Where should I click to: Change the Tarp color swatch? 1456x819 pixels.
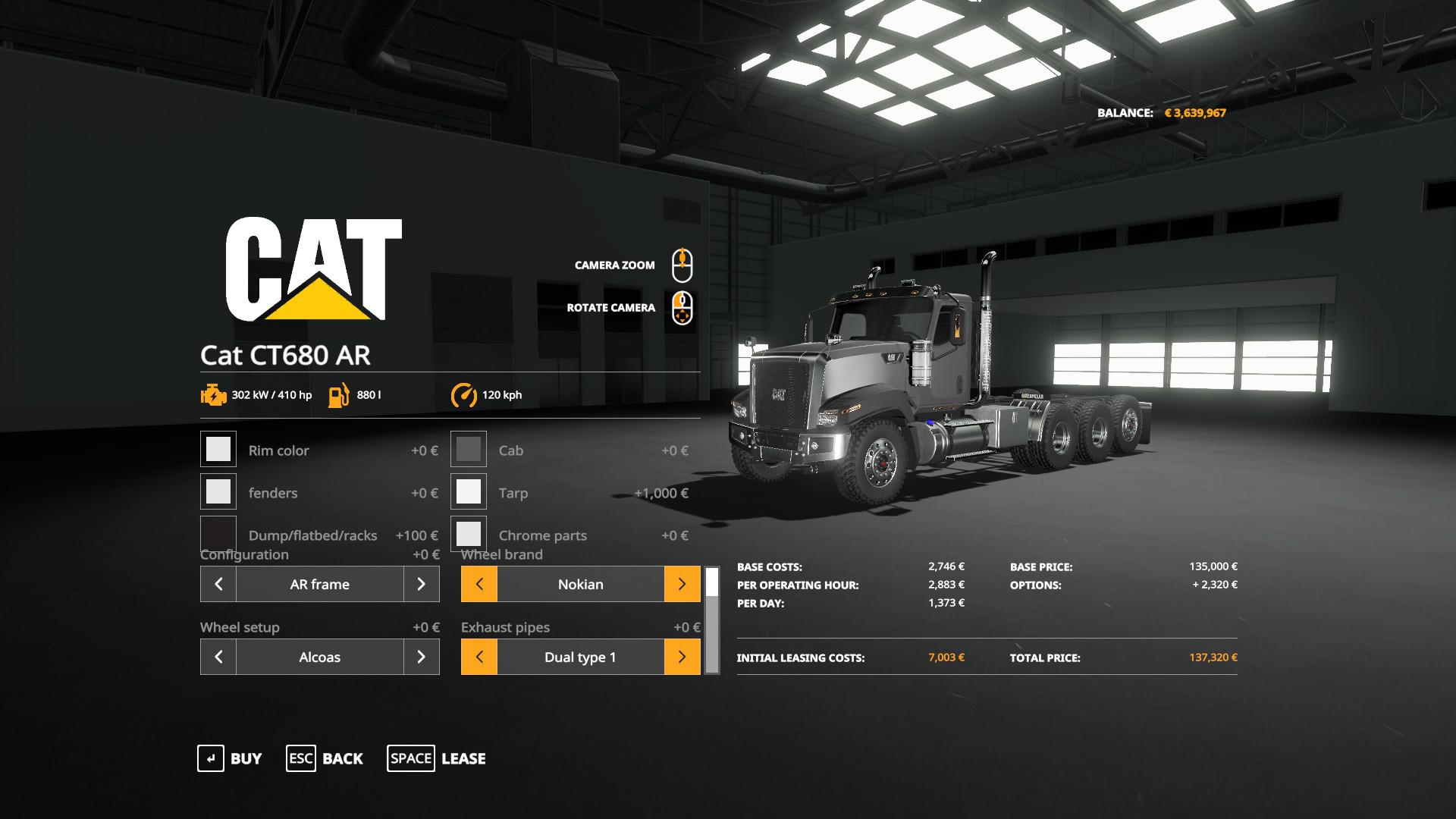point(469,492)
